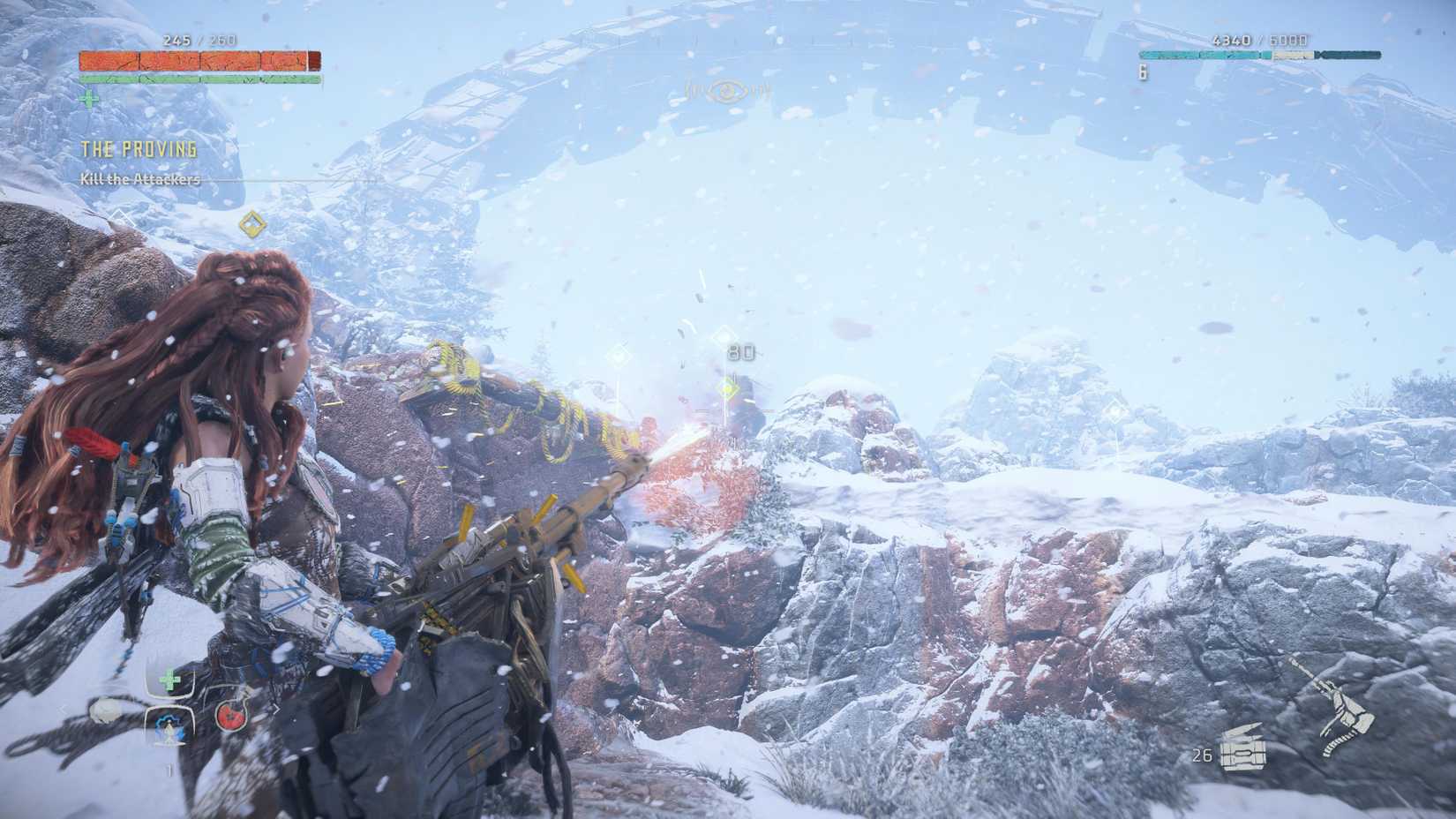The image size is (1456, 819).
Task: Select the level 6 indicator near the XP bar
Action: click(1142, 72)
